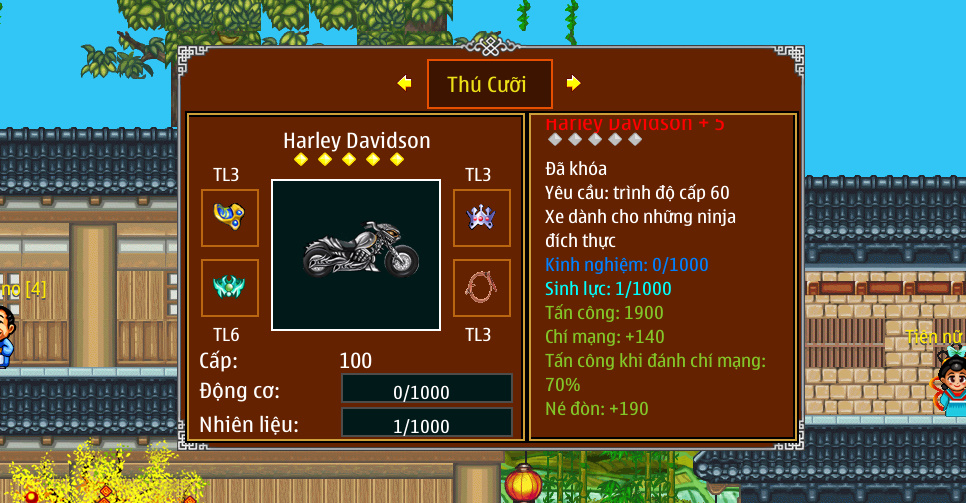Click the left arrow beside Thú Cưỡi
Viewport: 966px width, 503px height.
click(x=404, y=83)
